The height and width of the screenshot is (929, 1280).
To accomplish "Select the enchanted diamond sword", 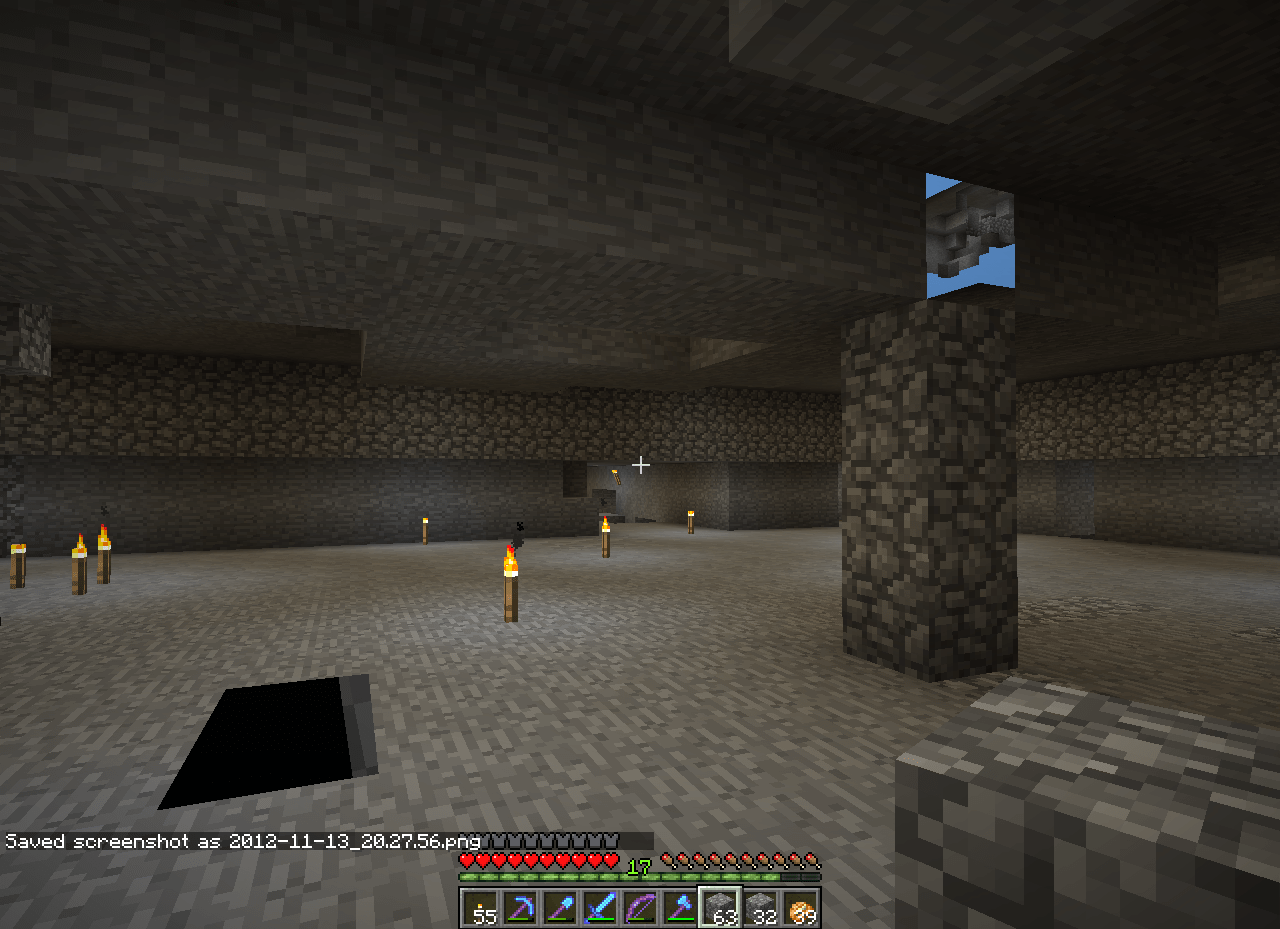I will click(x=599, y=908).
